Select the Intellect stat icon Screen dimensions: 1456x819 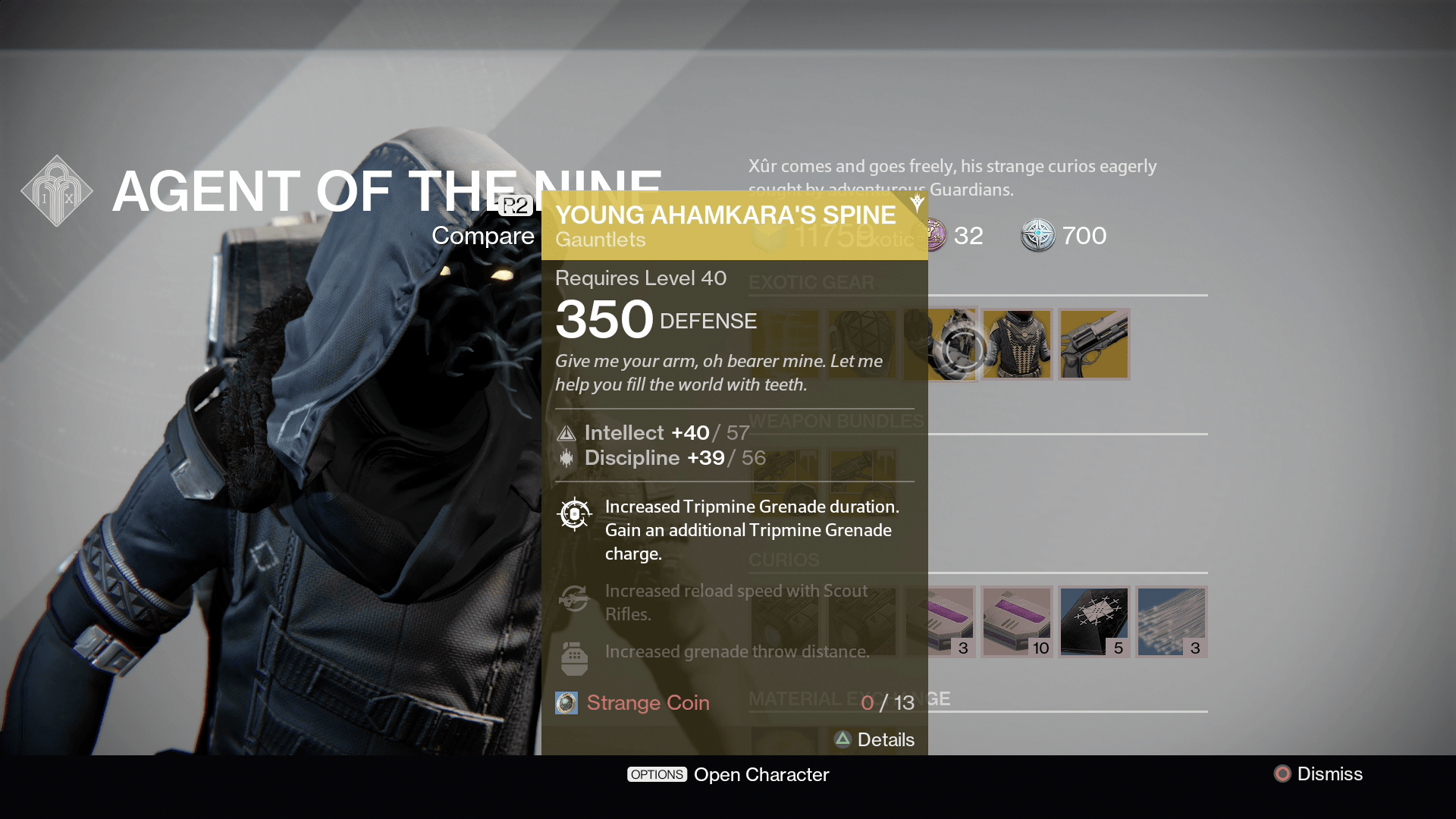pyautogui.click(x=566, y=432)
